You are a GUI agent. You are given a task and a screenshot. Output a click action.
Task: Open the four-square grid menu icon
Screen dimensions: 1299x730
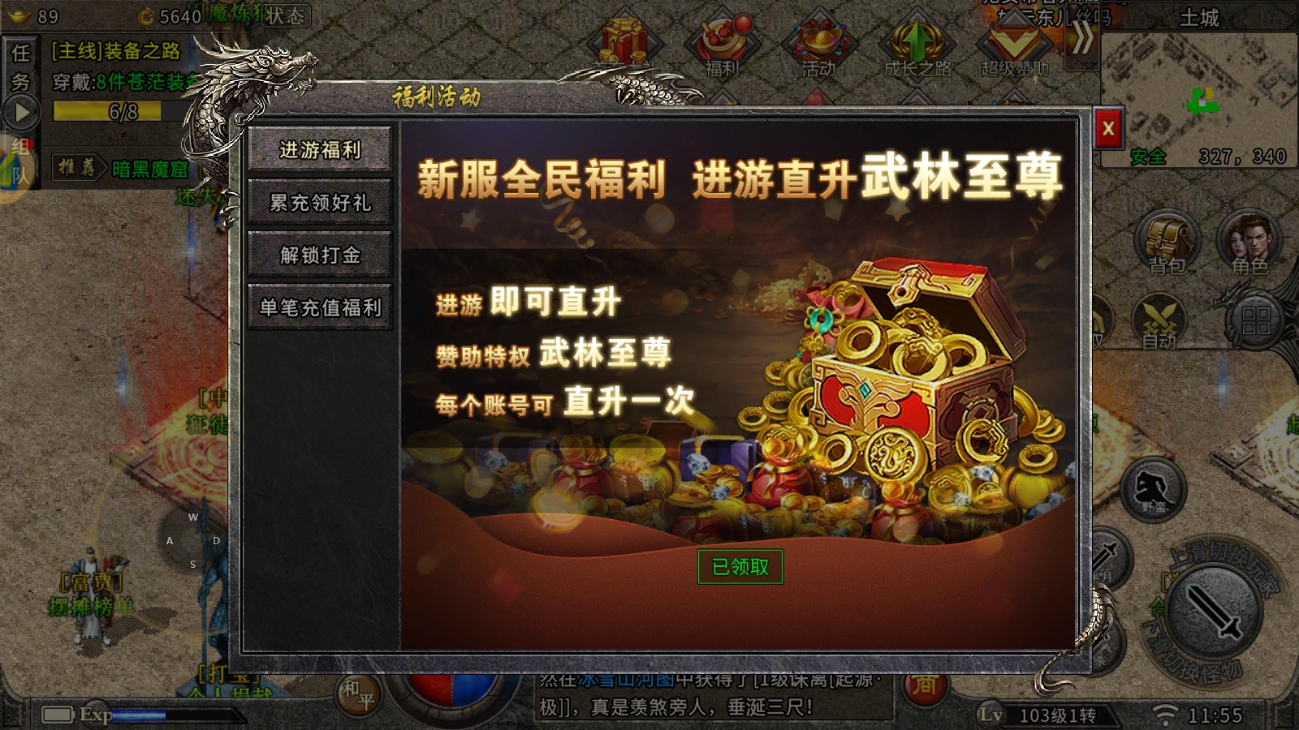[1256, 322]
